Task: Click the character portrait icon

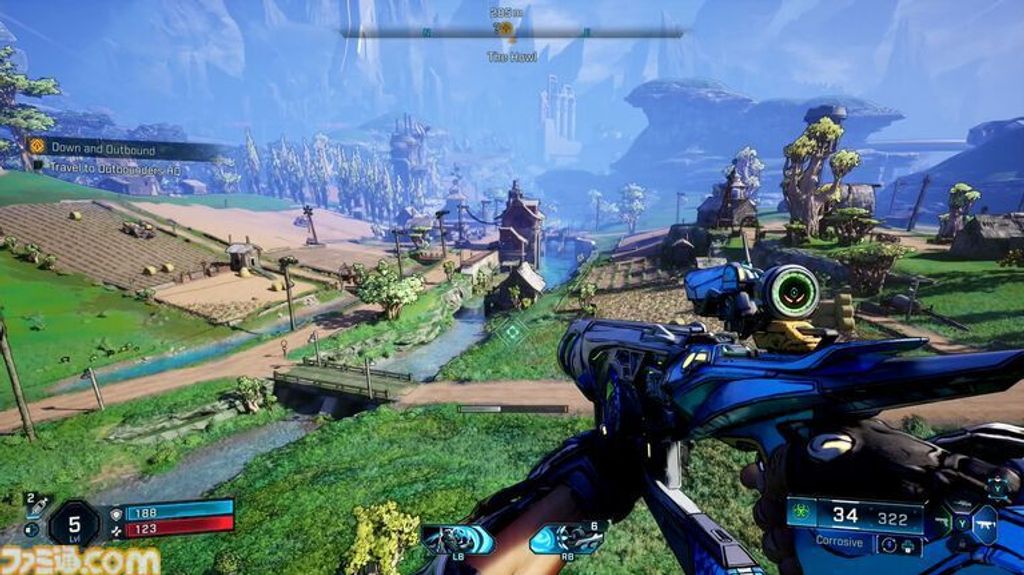Action: coord(997,488)
